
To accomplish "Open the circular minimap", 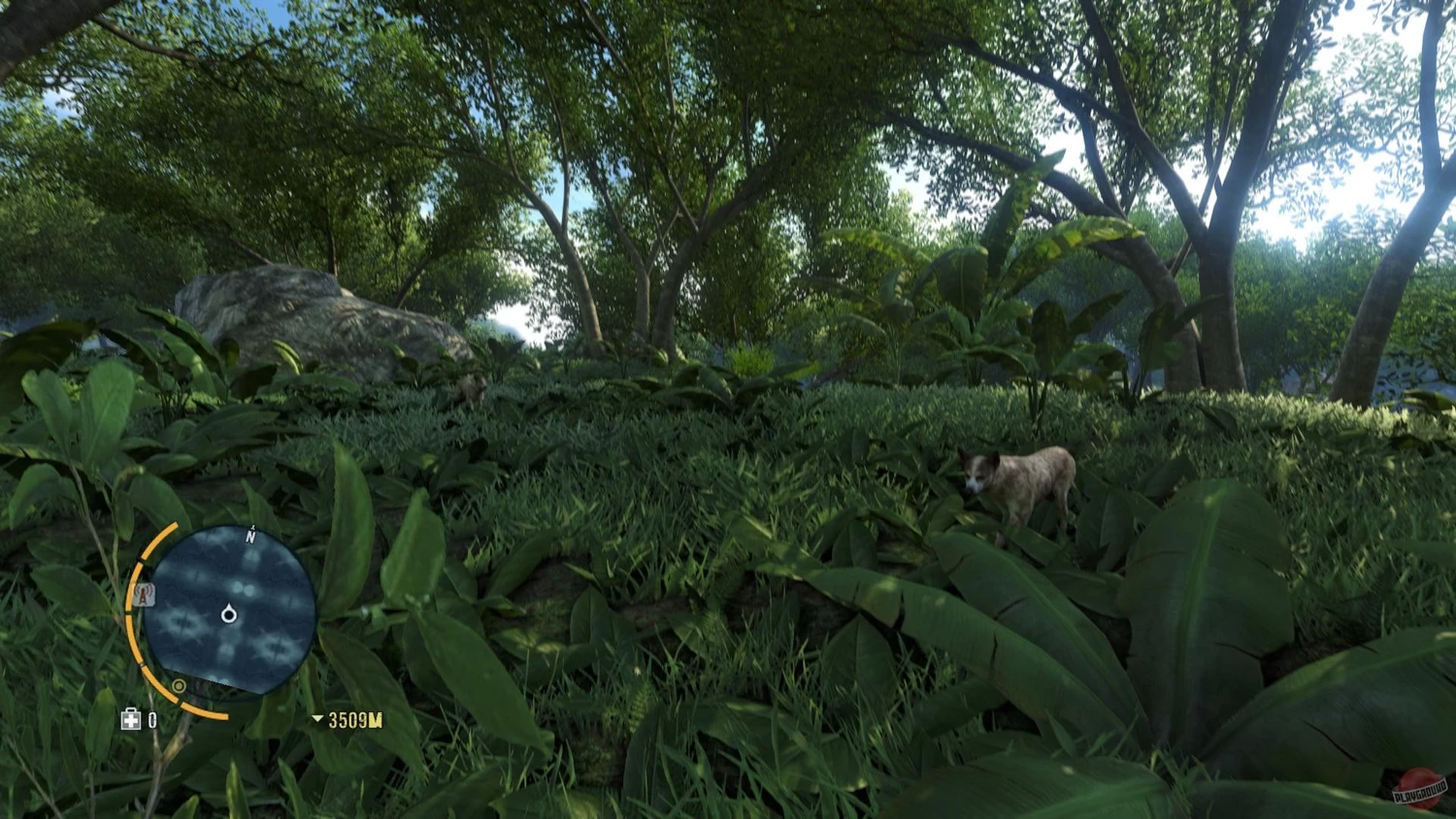I will [x=230, y=609].
